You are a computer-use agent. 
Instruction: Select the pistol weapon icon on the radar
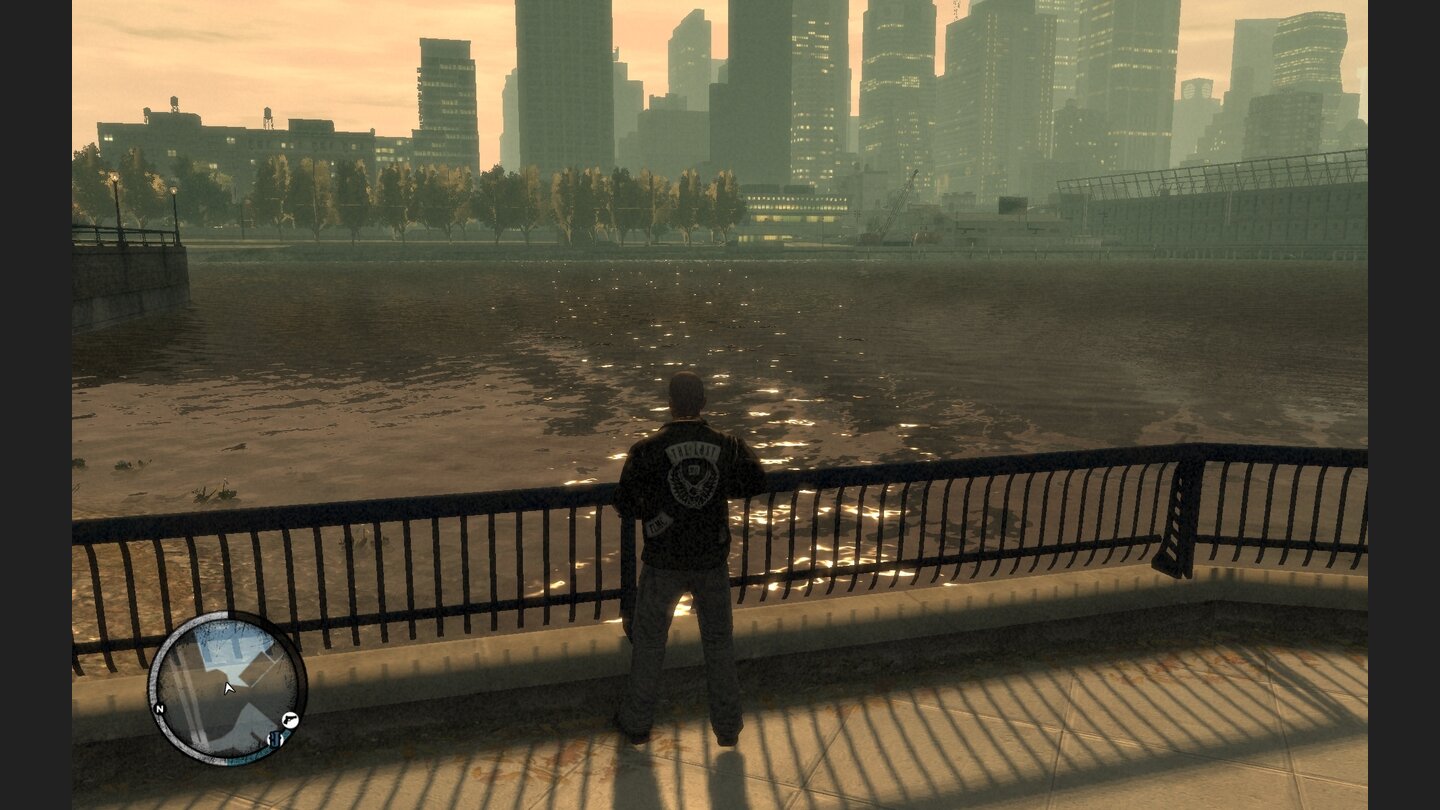[290, 720]
